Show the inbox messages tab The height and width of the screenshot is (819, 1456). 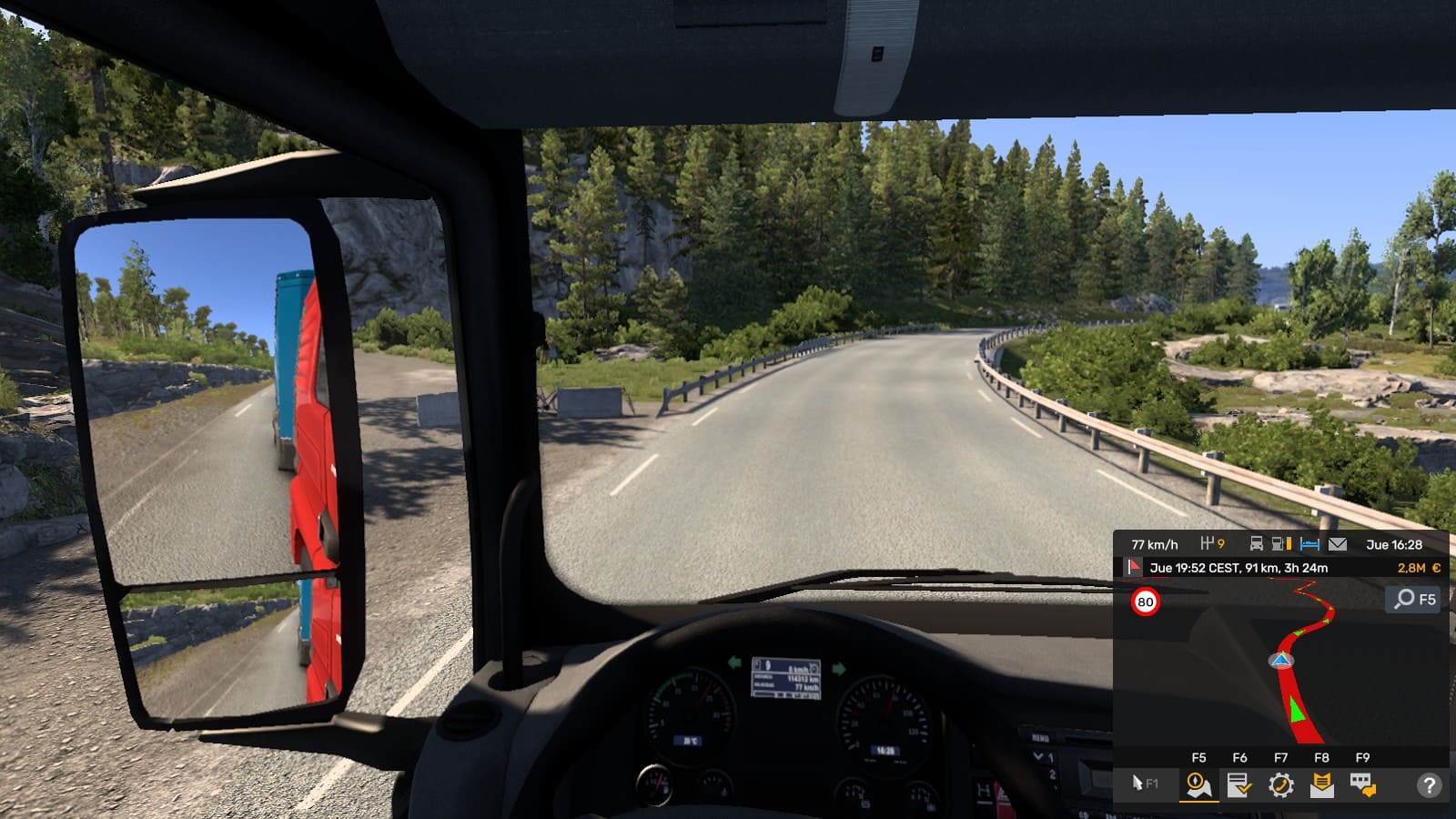click(1321, 784)
